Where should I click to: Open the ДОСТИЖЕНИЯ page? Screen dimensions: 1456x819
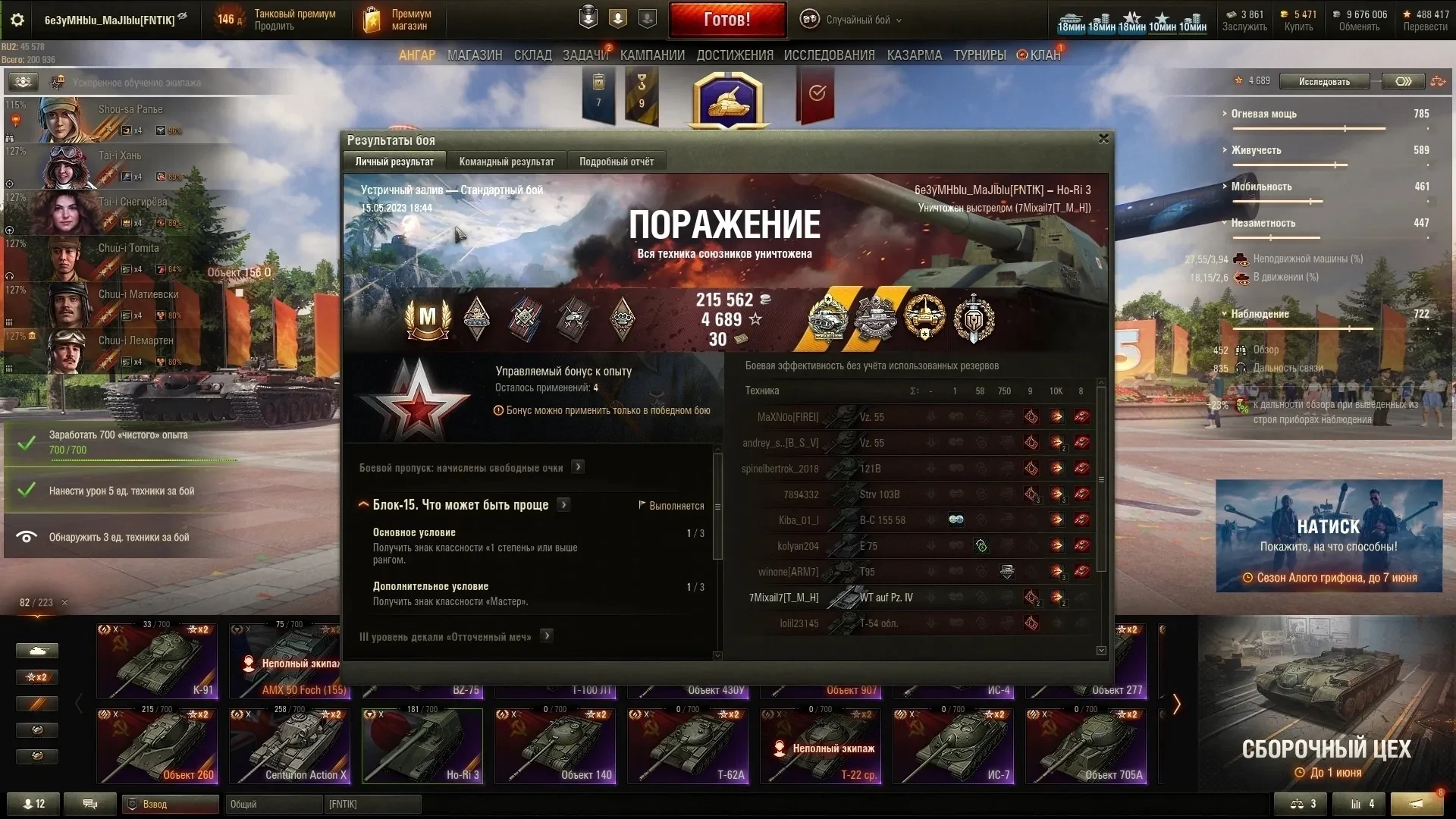[735, 55]
